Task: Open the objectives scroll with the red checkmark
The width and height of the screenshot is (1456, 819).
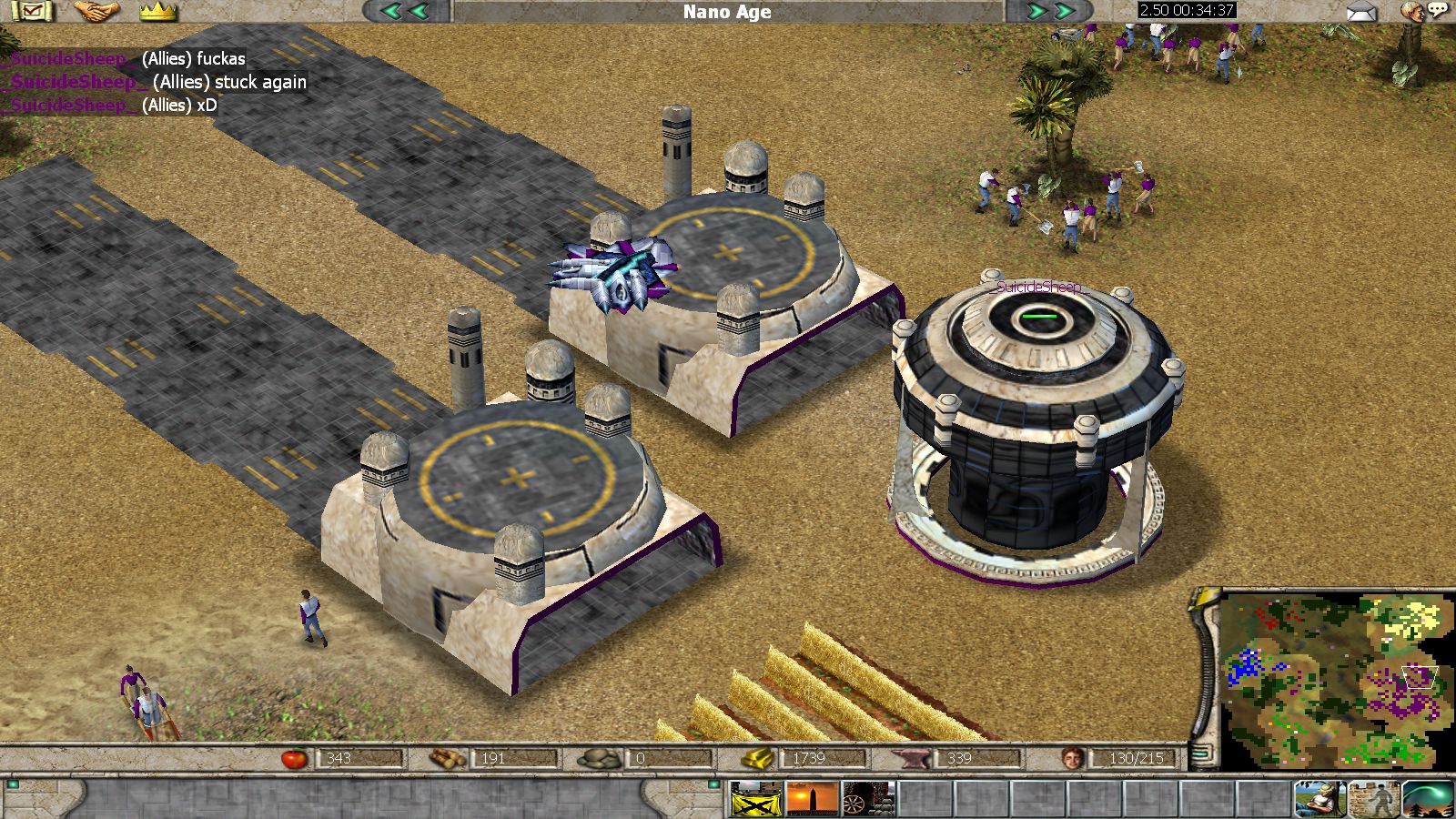Action: (x=33, y=12)
